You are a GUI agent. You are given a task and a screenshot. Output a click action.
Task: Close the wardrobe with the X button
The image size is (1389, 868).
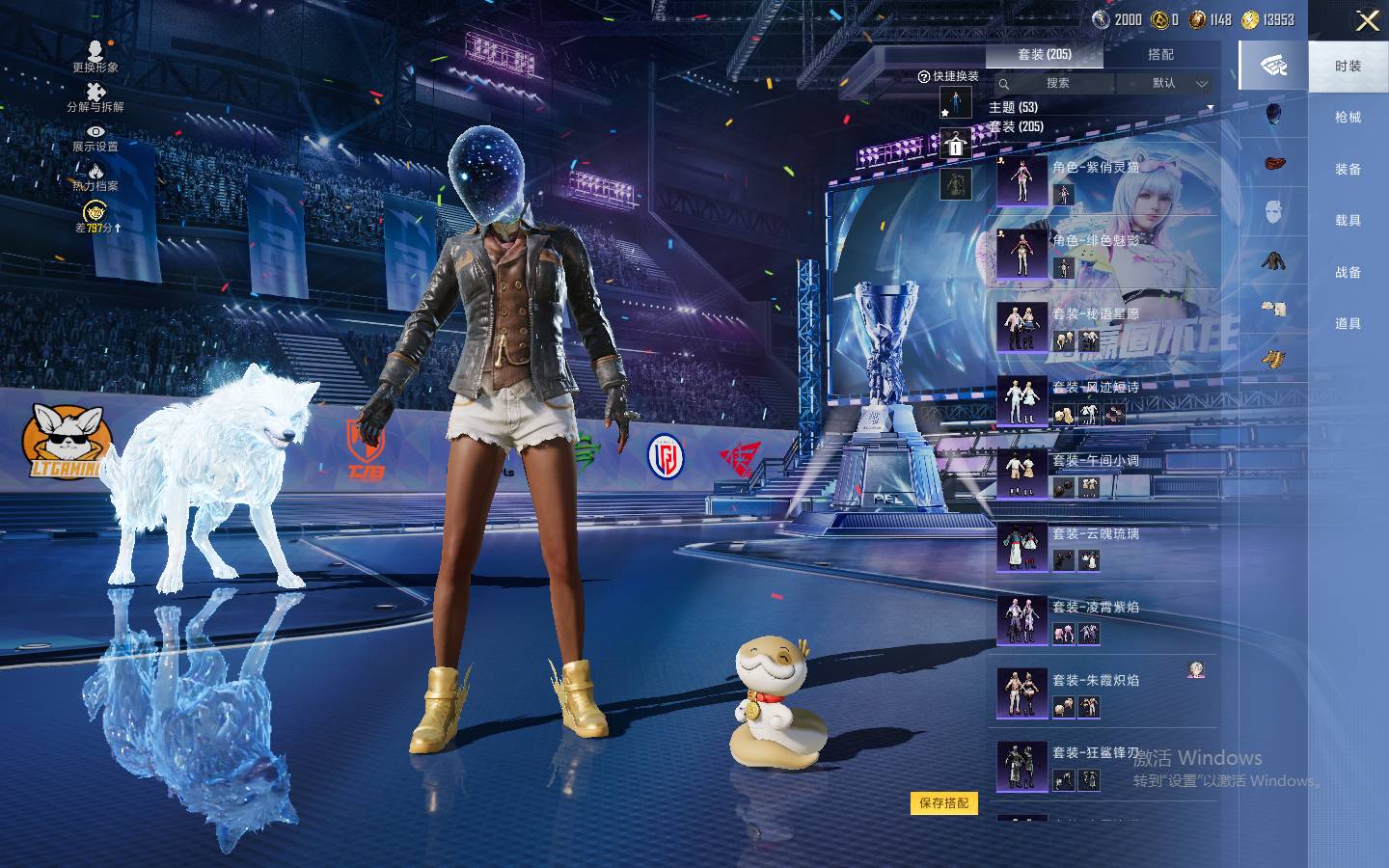pos(1367,21)
